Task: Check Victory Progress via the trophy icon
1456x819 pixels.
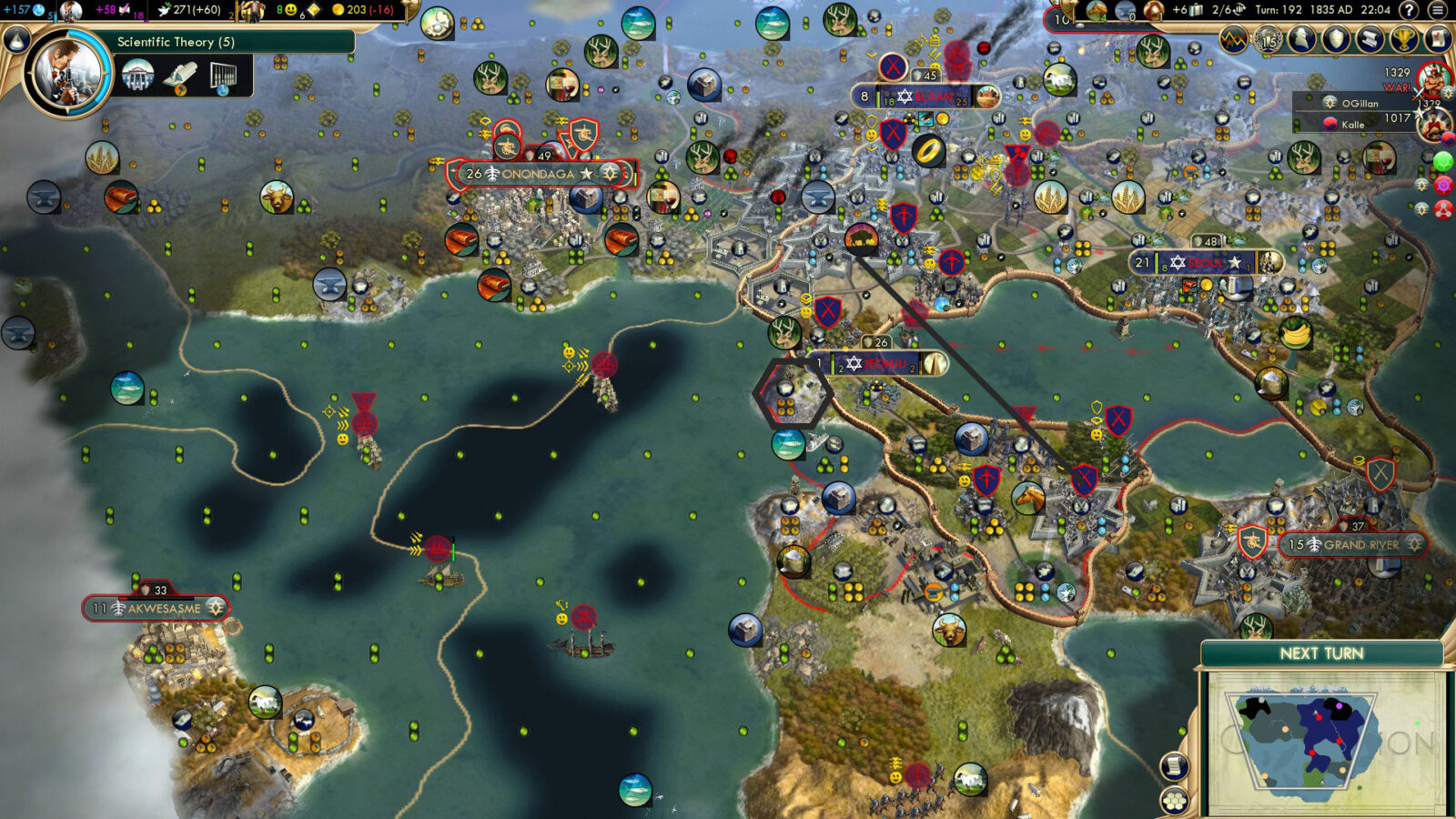Action: pyautogui.click(x=1402, y=39)
